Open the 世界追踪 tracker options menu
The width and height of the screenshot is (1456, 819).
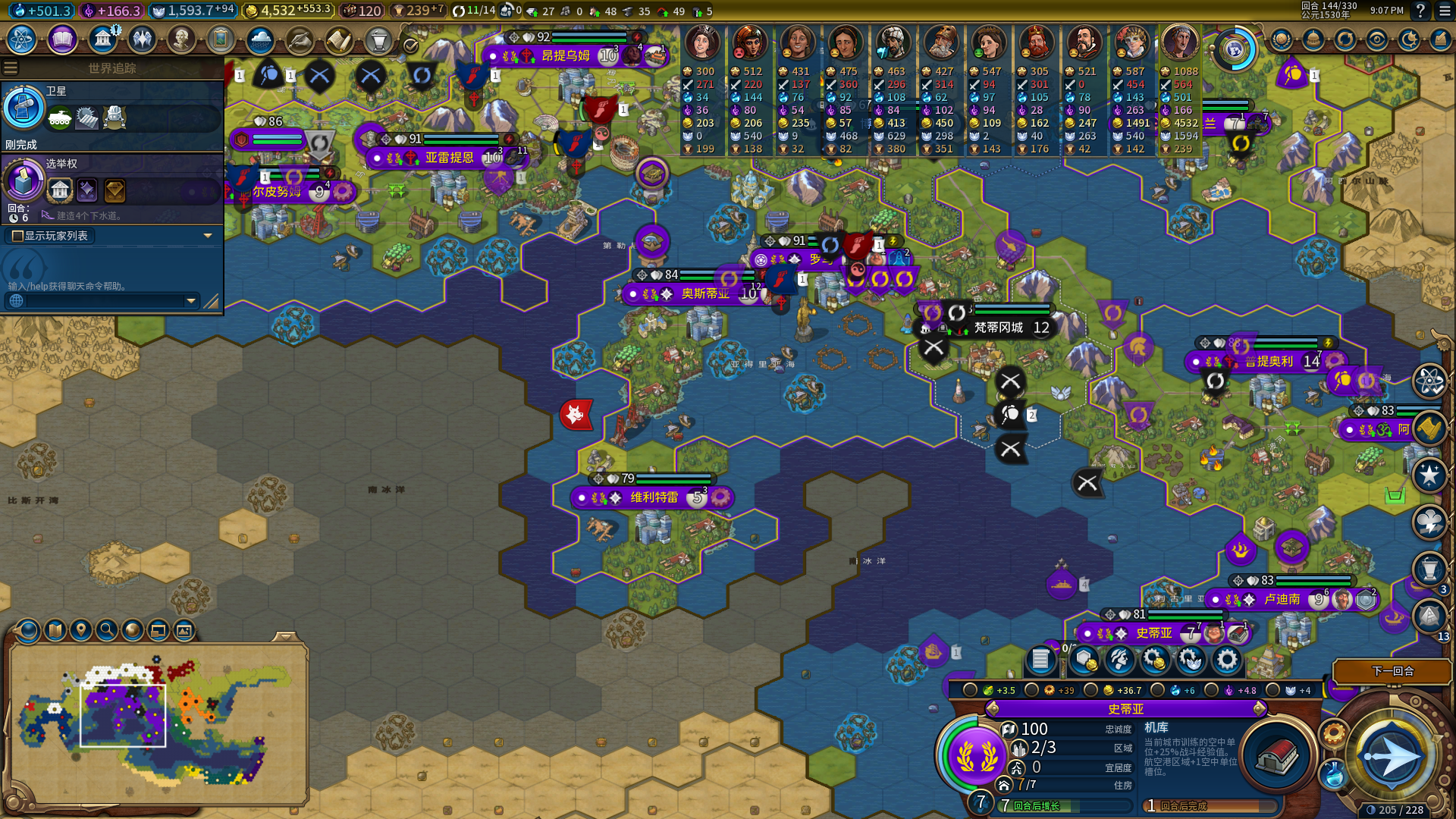(11, 68)
